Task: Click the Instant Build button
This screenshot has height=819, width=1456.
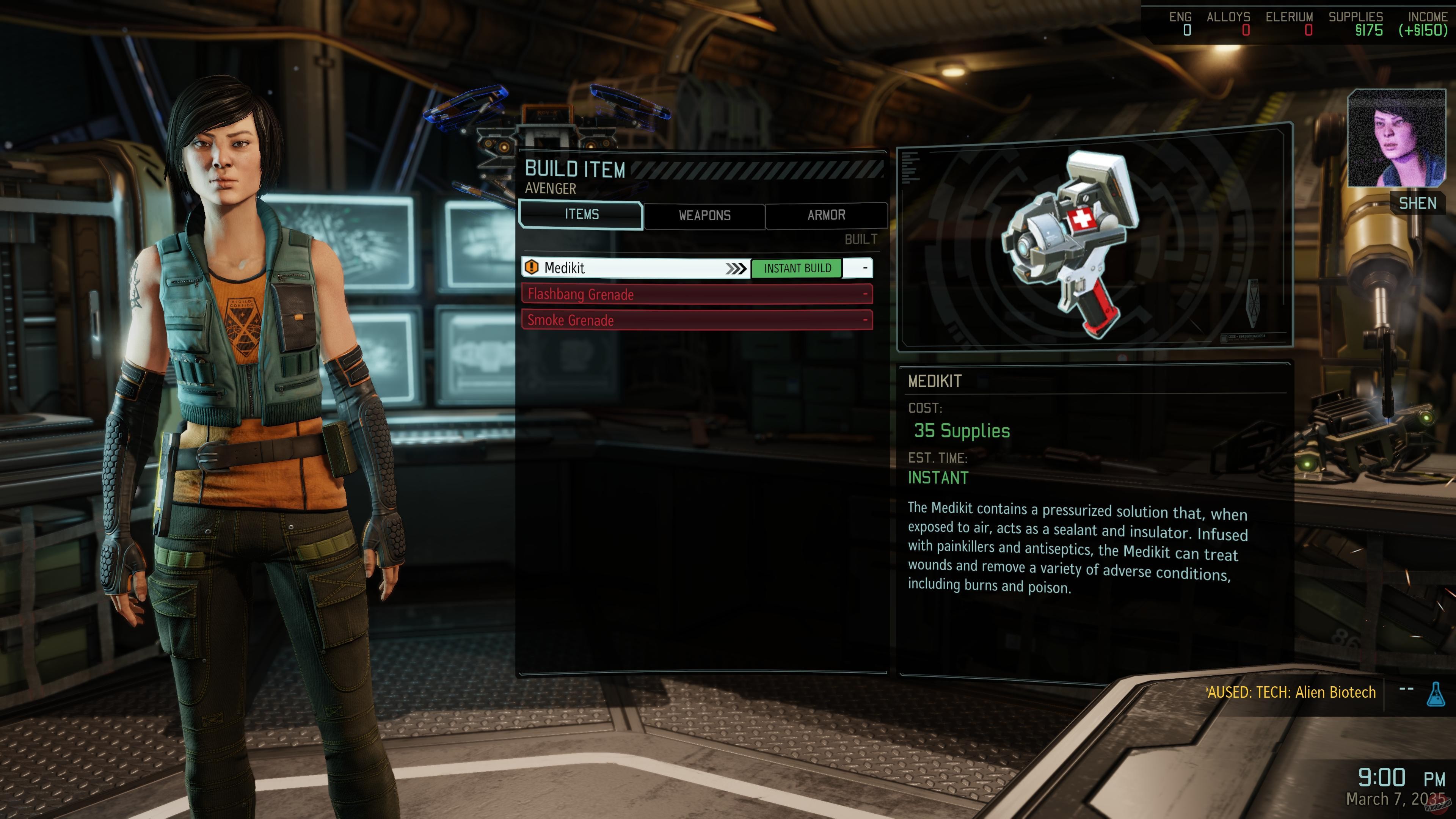Action: point(797,268)
